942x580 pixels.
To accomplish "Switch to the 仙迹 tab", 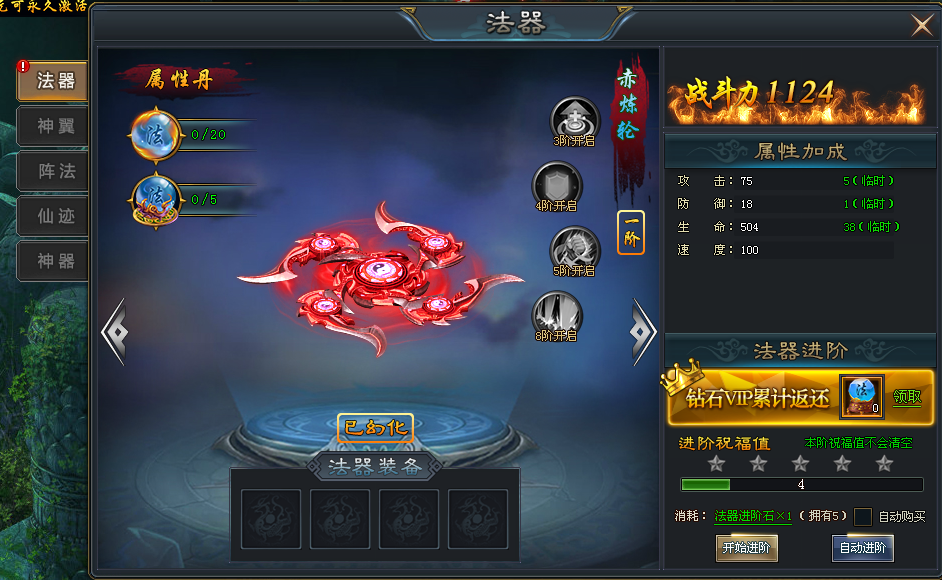I will point(53,216).
